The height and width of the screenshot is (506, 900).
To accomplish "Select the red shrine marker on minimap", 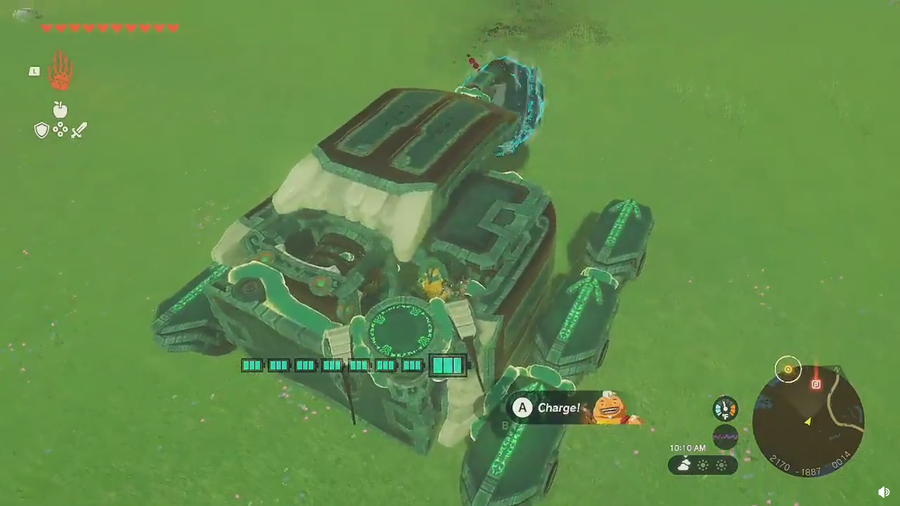I will (817, 382).
